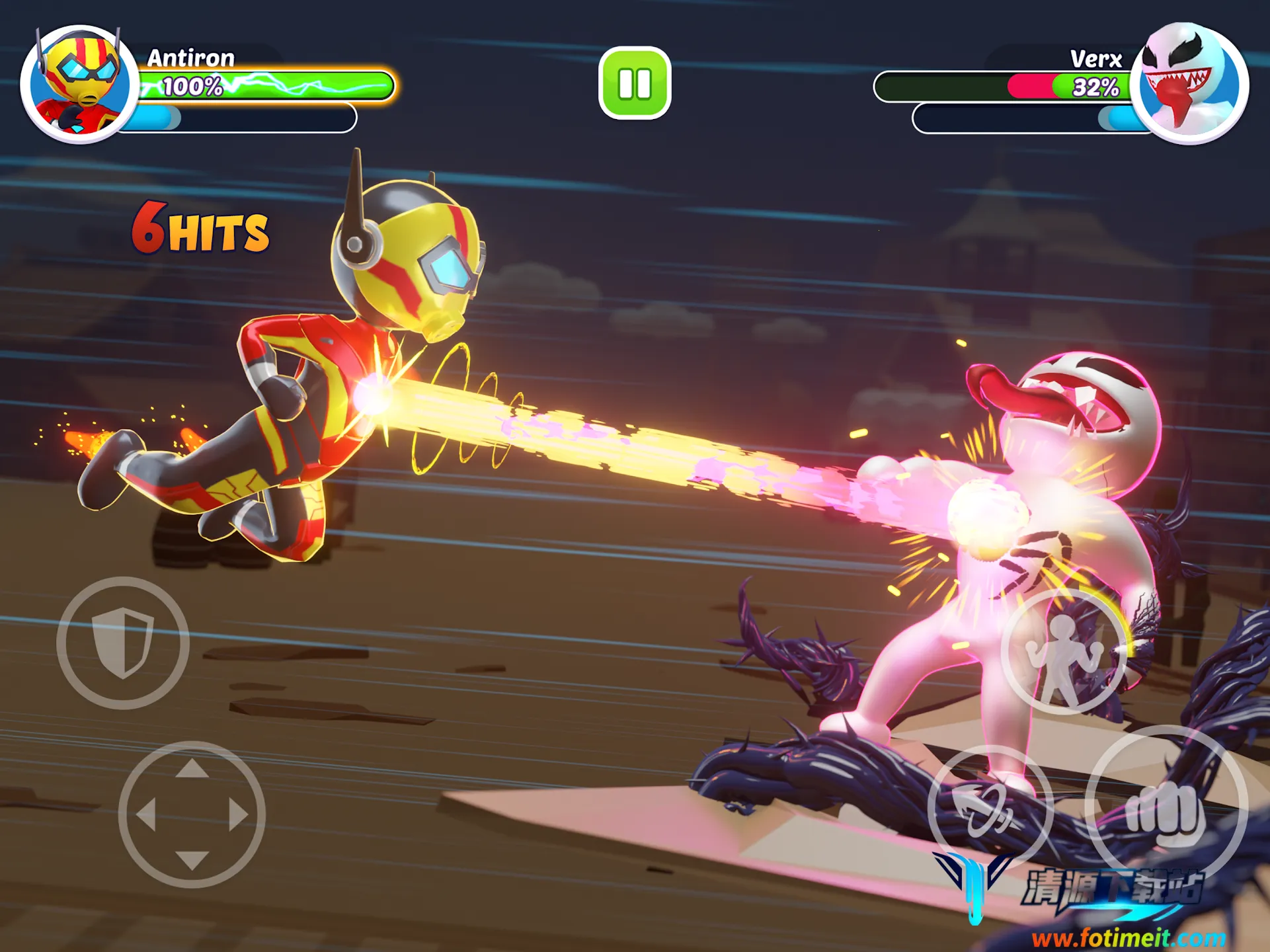
Task: Activate the shield block button
Action: [x=123, y=643]
